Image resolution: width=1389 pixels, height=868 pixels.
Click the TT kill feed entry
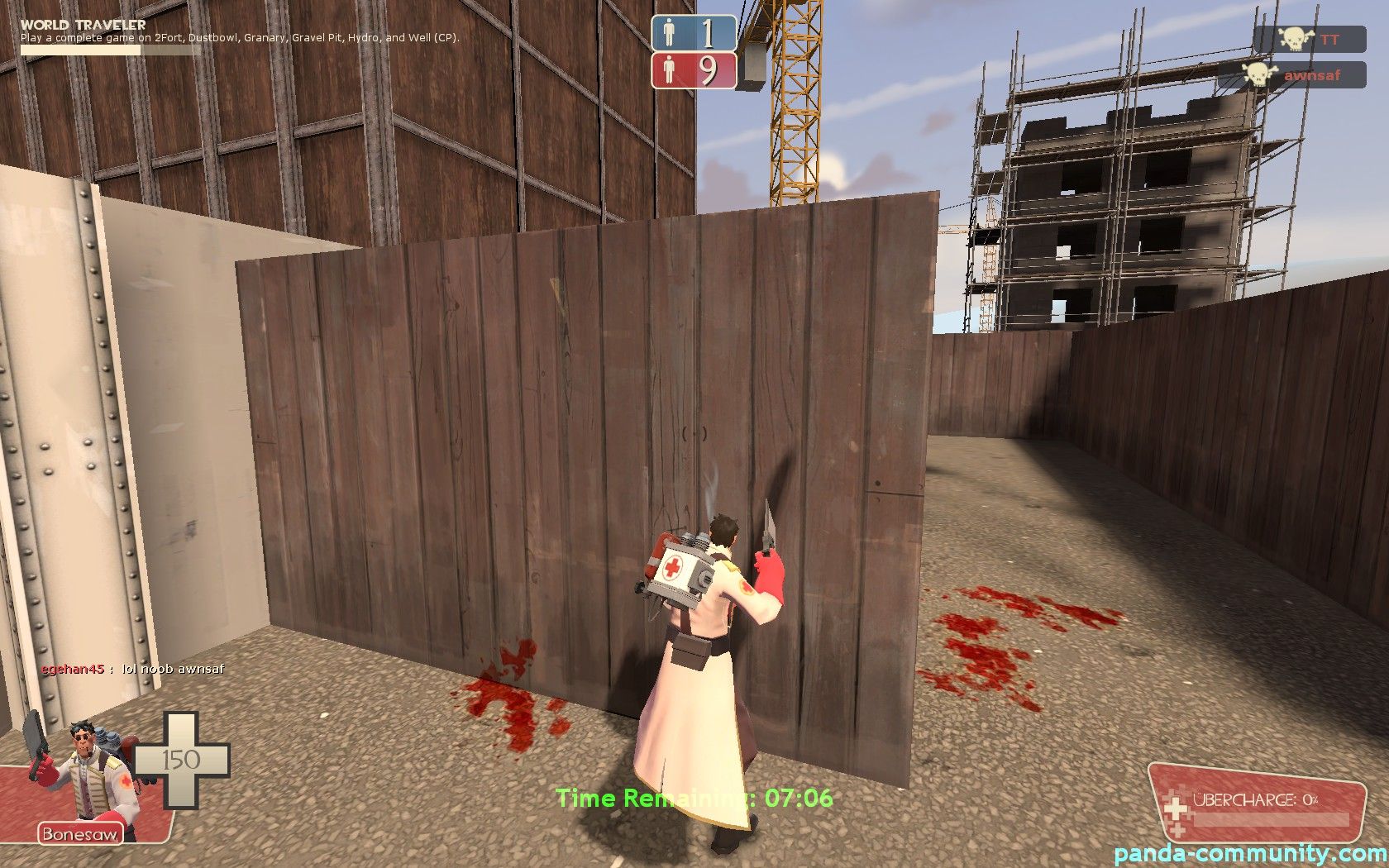click(x=1310, y=39)
